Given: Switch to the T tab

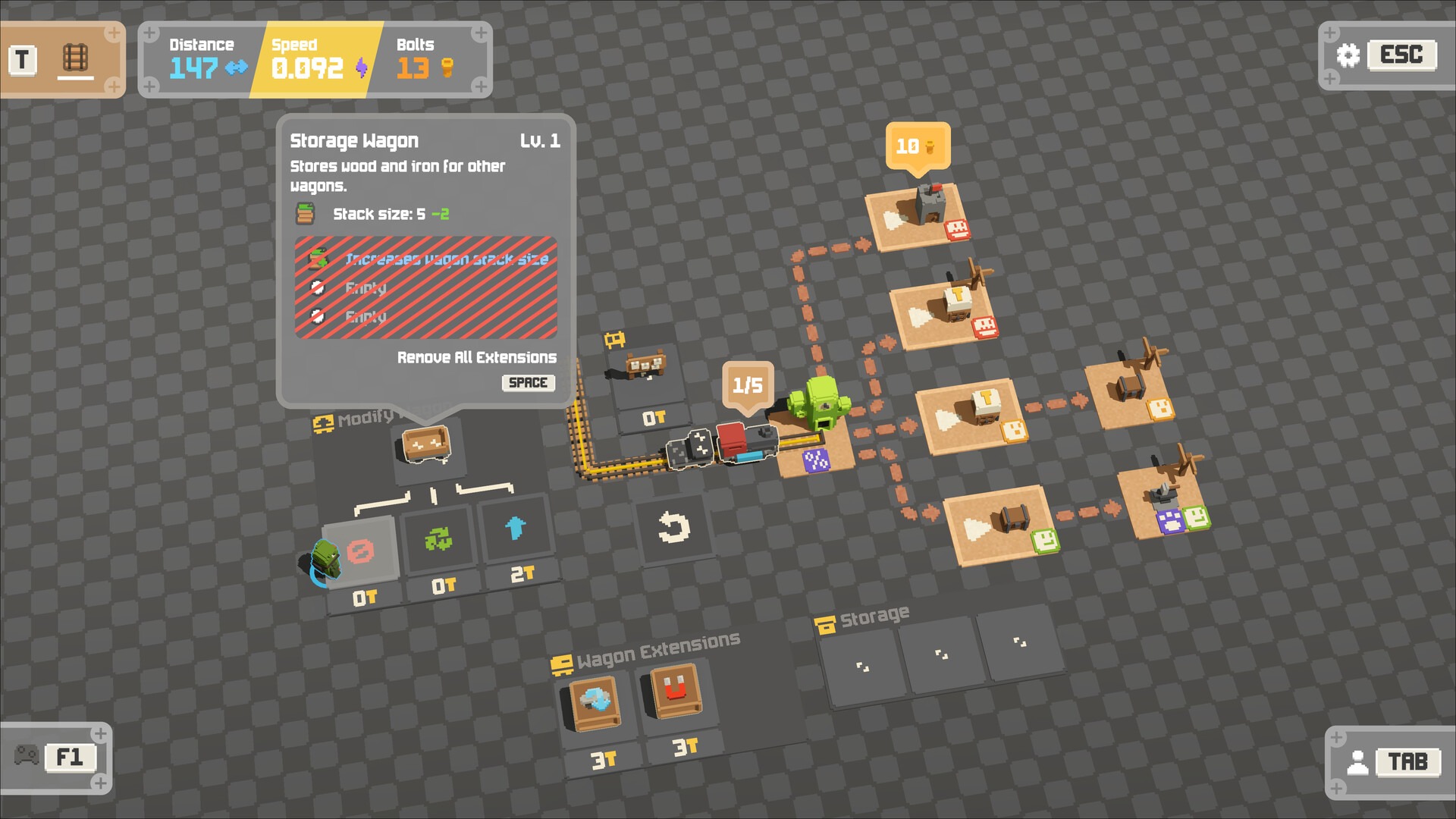Looking at the screenshot, I should click(x=21, y=59).
